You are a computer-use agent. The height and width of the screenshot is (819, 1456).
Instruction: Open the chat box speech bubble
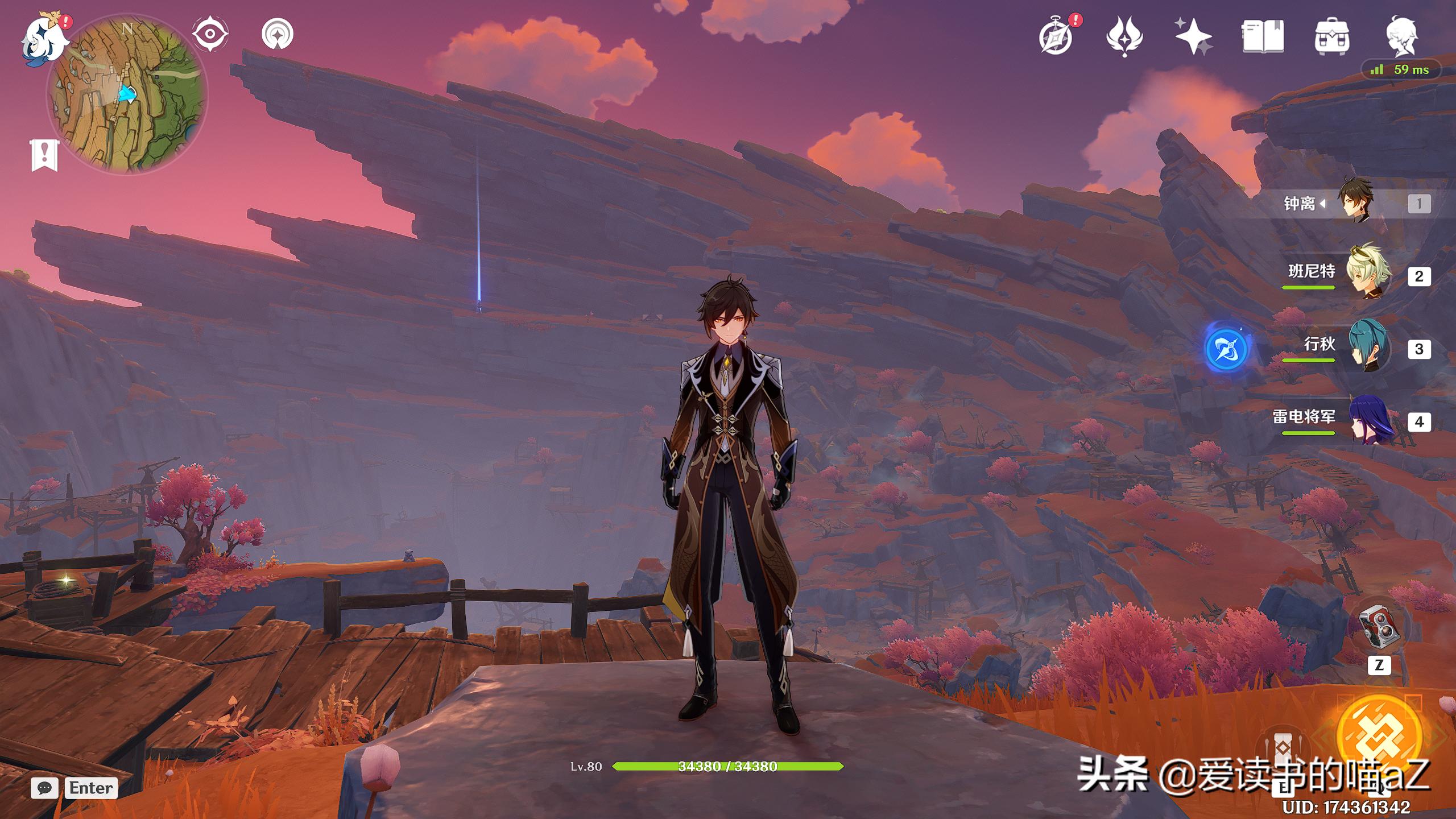click(44, 788)
